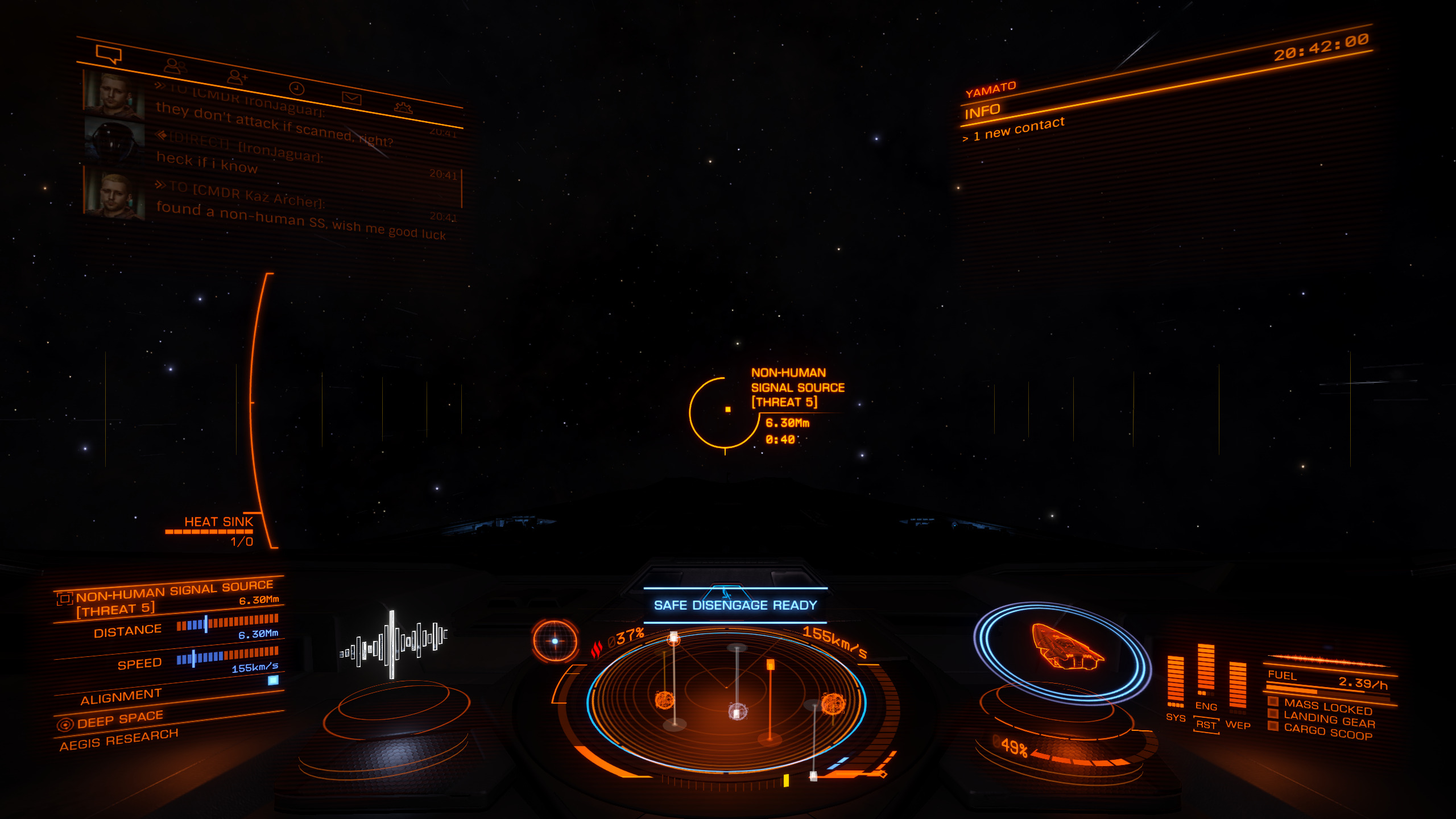
Task: Click the WEP power distributor column
Action: 1238,688
